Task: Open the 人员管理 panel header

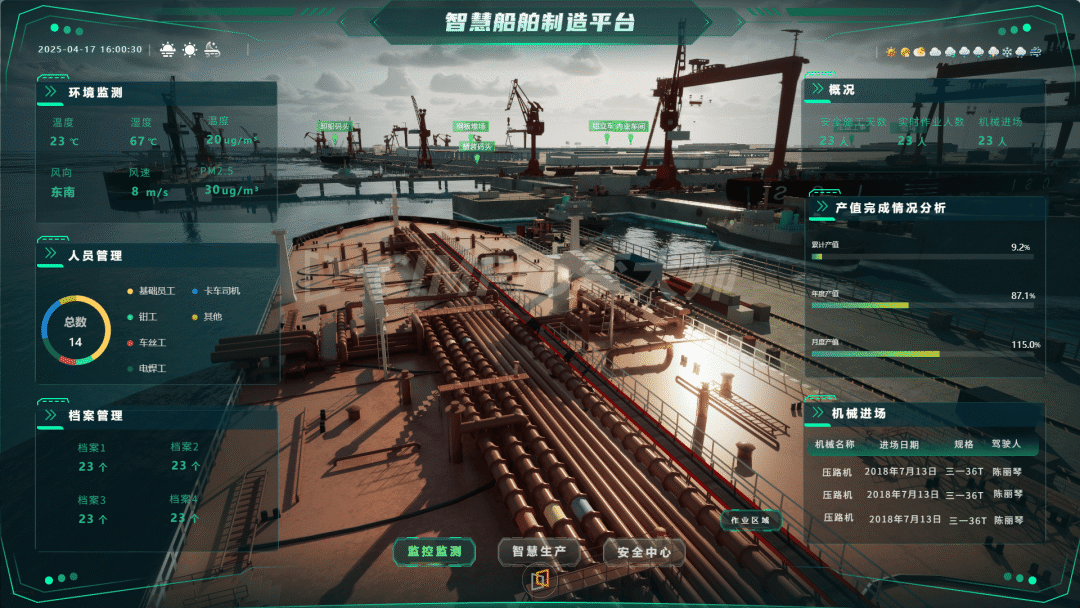Action: coord(95,255)
